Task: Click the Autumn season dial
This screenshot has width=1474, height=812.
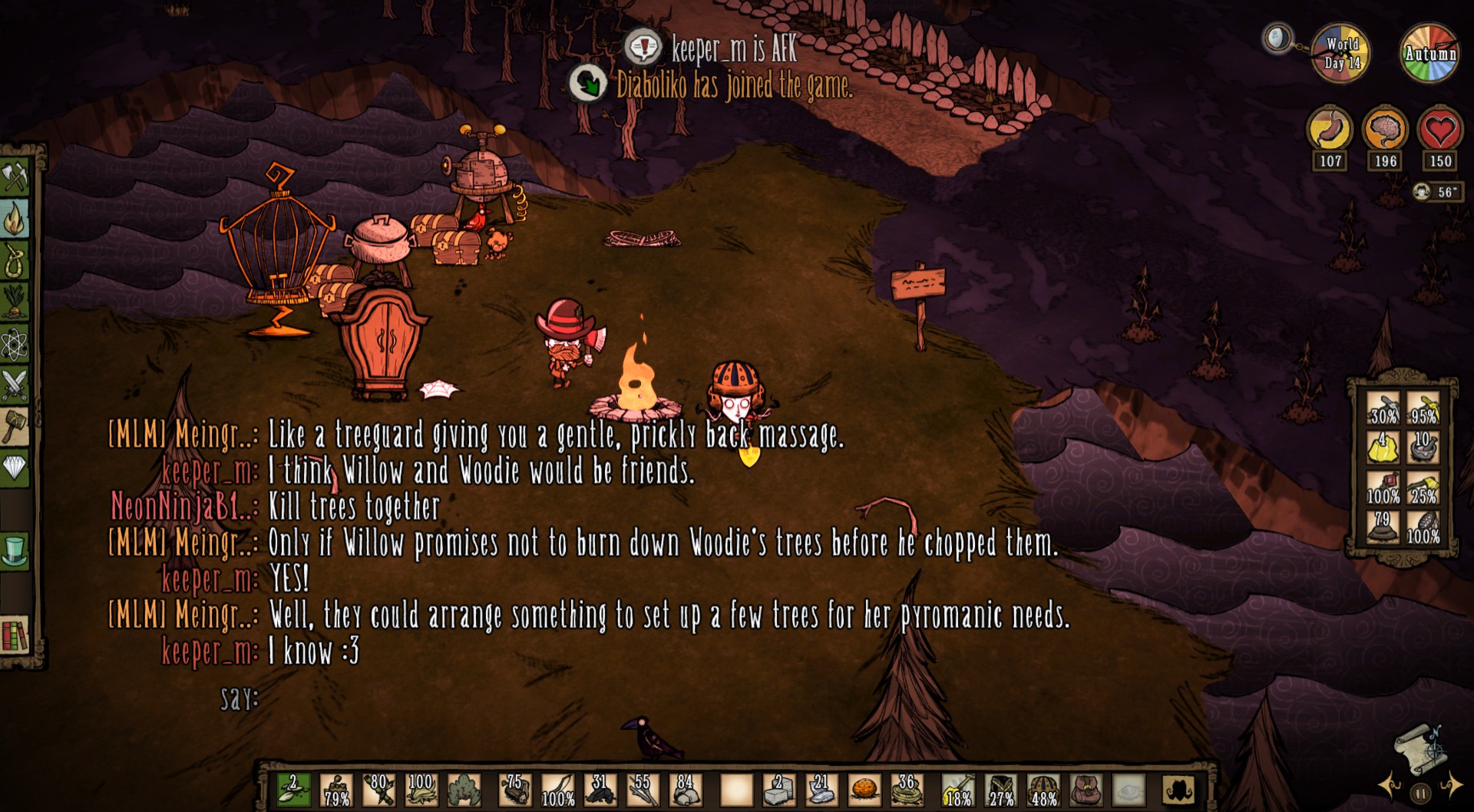Action: click(x=1429, y=54)
